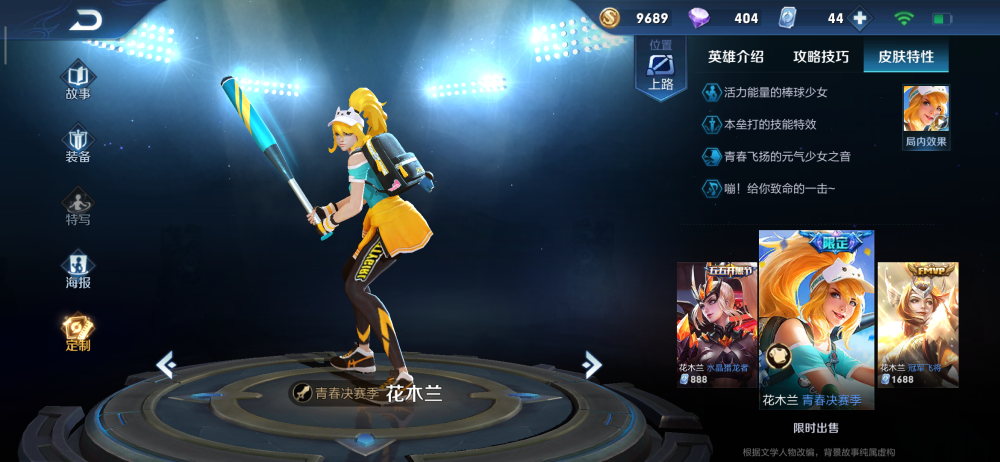Screen dimensions: 1000x462
Task: Select the 水晶猎龙者 skin card
Action: pos(717,324)
